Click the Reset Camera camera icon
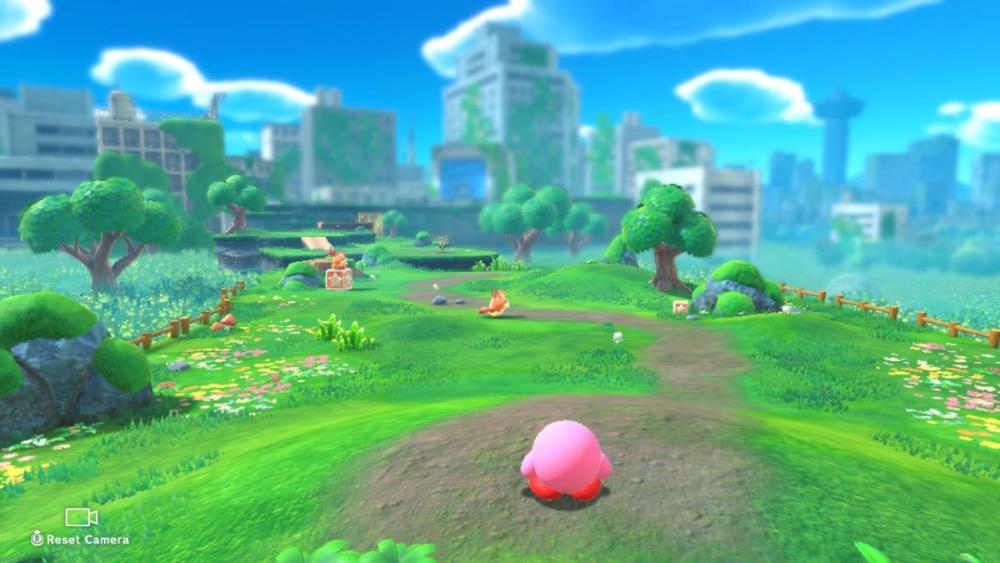This screenshot has width=1000, height=563. click(81, 517)
